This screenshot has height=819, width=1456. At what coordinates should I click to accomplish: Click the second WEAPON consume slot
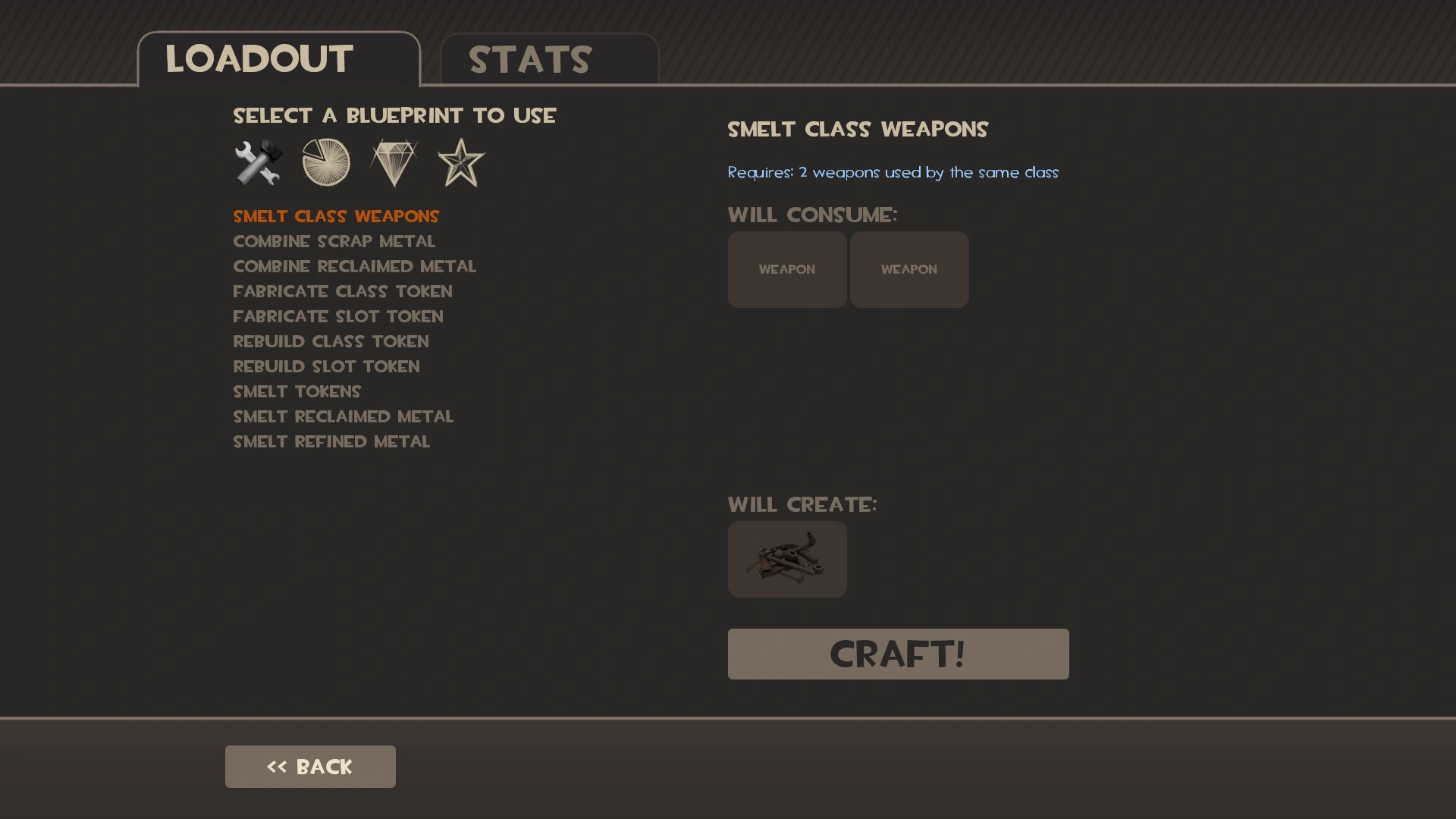[x=909, y=269]
